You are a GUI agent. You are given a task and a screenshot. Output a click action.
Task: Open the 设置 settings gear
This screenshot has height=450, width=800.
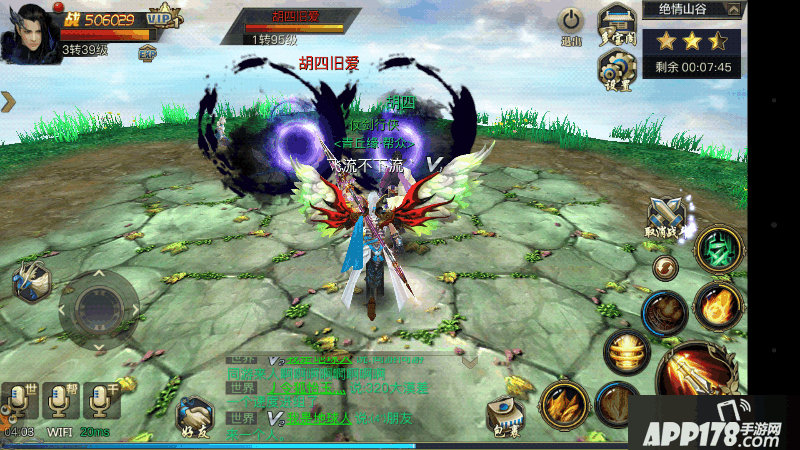(x=616, y=70)
